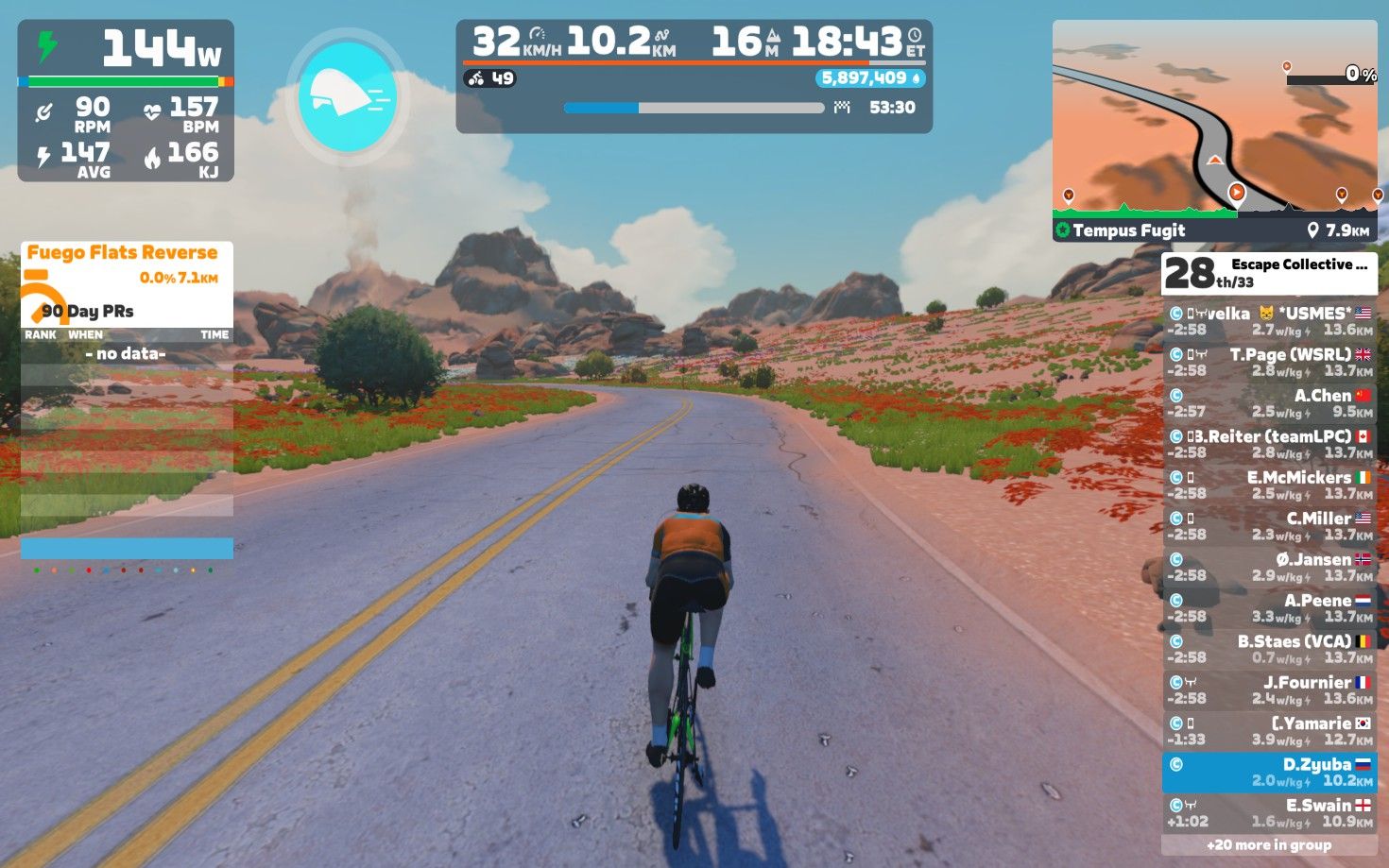
Task: Select B.Staes (VCA) rider row
Action: [x=1269, y=649]
